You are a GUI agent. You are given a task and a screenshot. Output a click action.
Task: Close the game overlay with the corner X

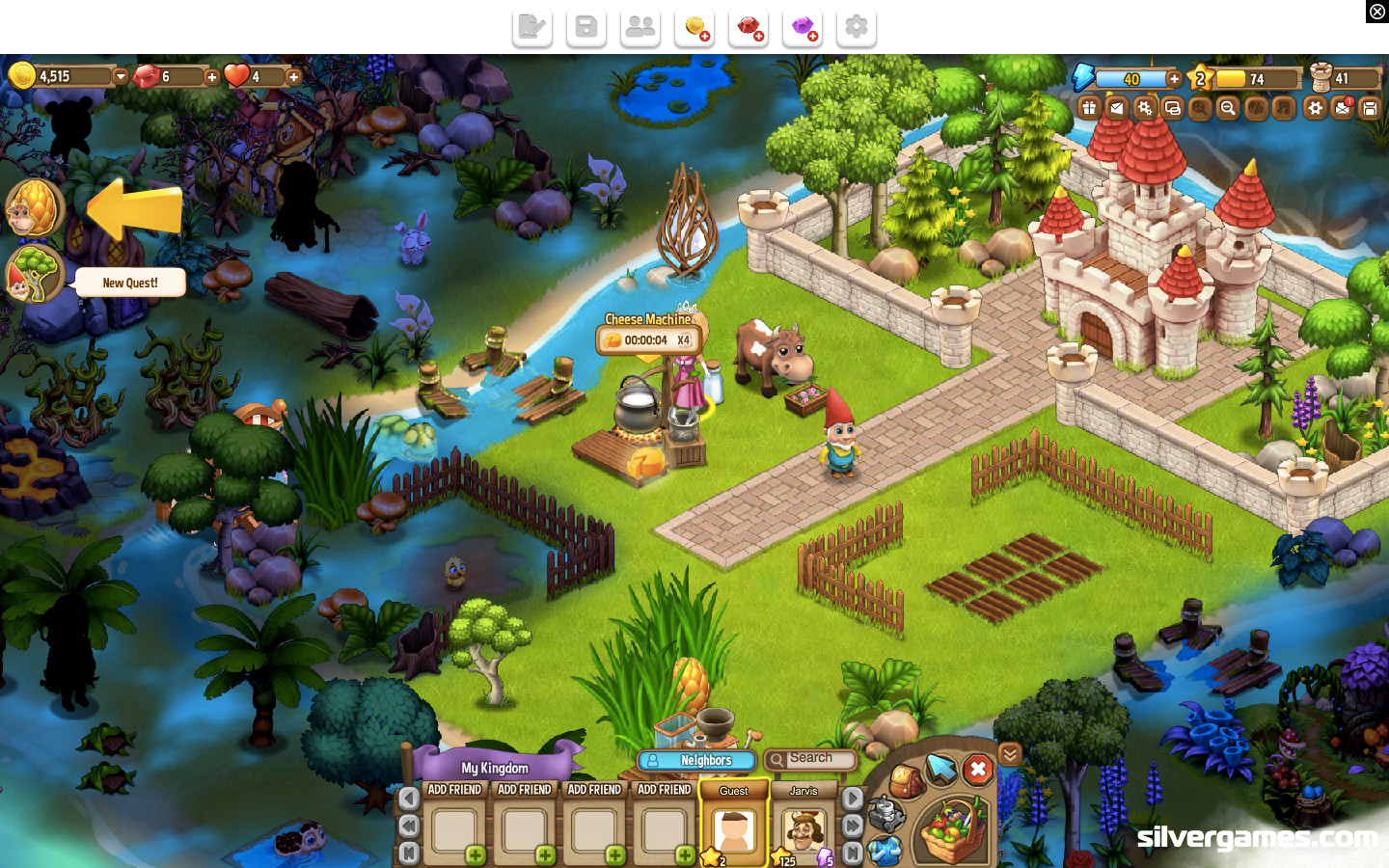[1376, 12]
